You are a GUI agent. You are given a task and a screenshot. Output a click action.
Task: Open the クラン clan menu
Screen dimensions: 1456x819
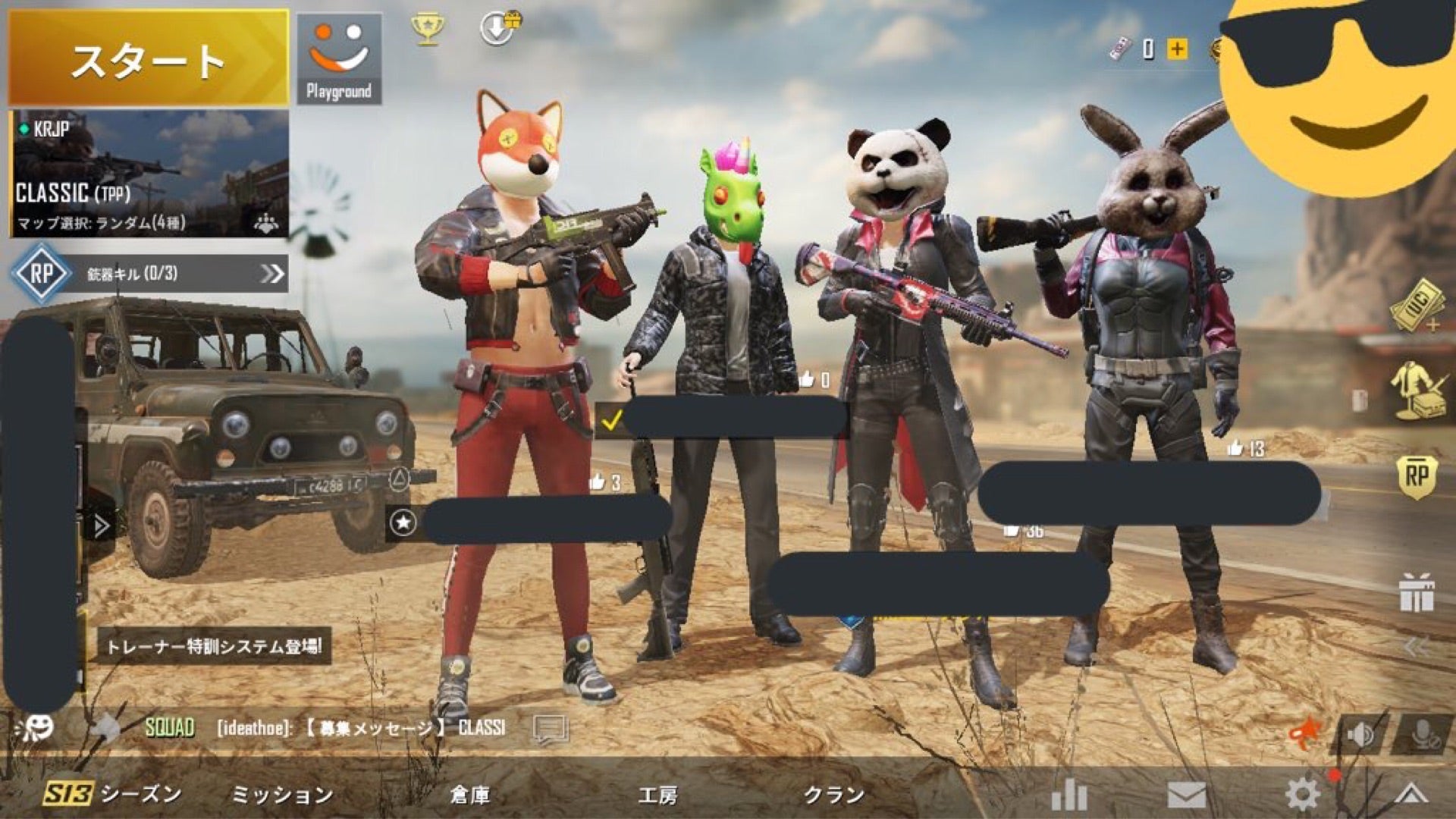(834, 795)
